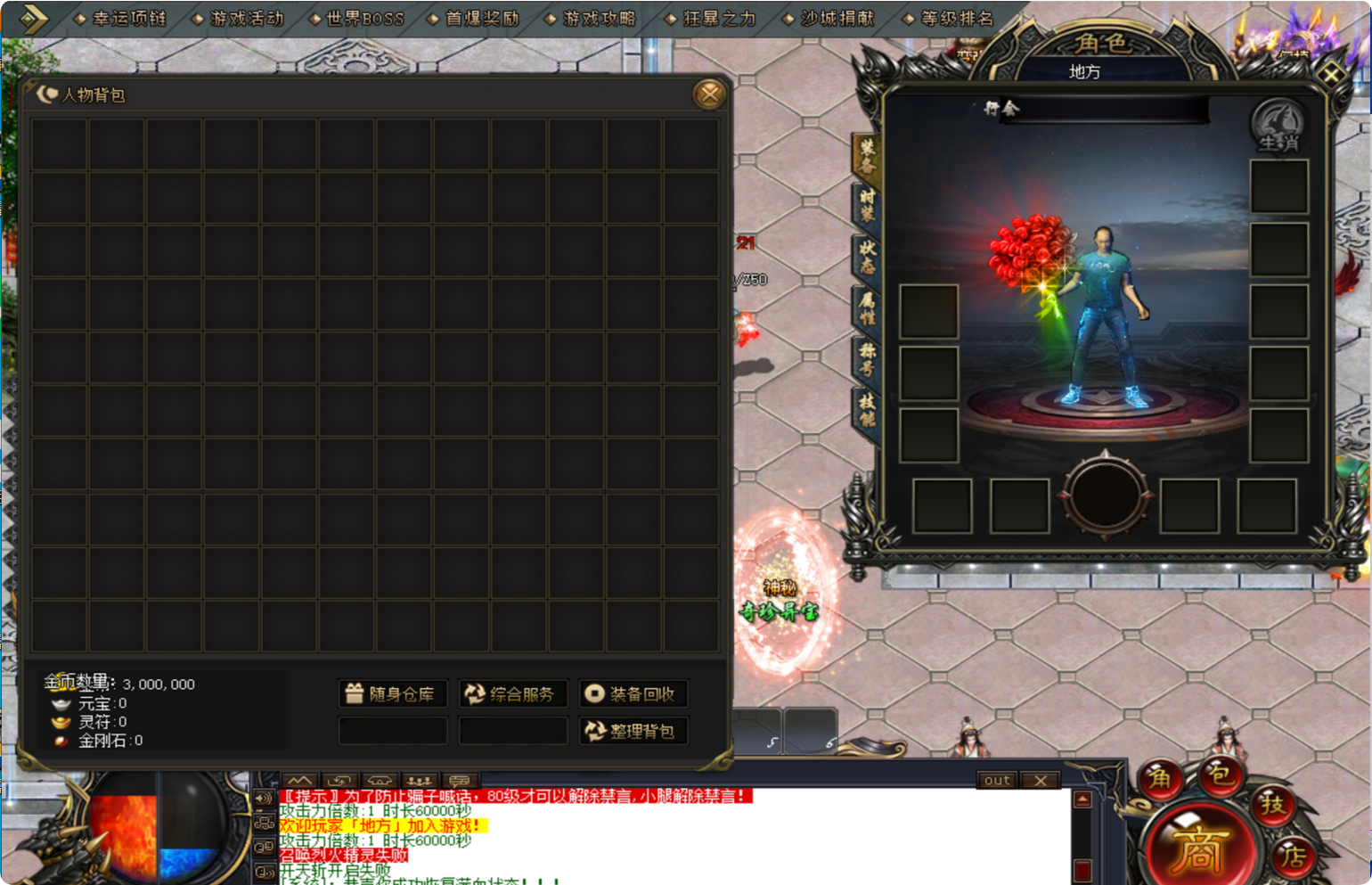Screen dimensions: 1372x885
Task: Toggle chat visibility with the out button
Action: 996,781
